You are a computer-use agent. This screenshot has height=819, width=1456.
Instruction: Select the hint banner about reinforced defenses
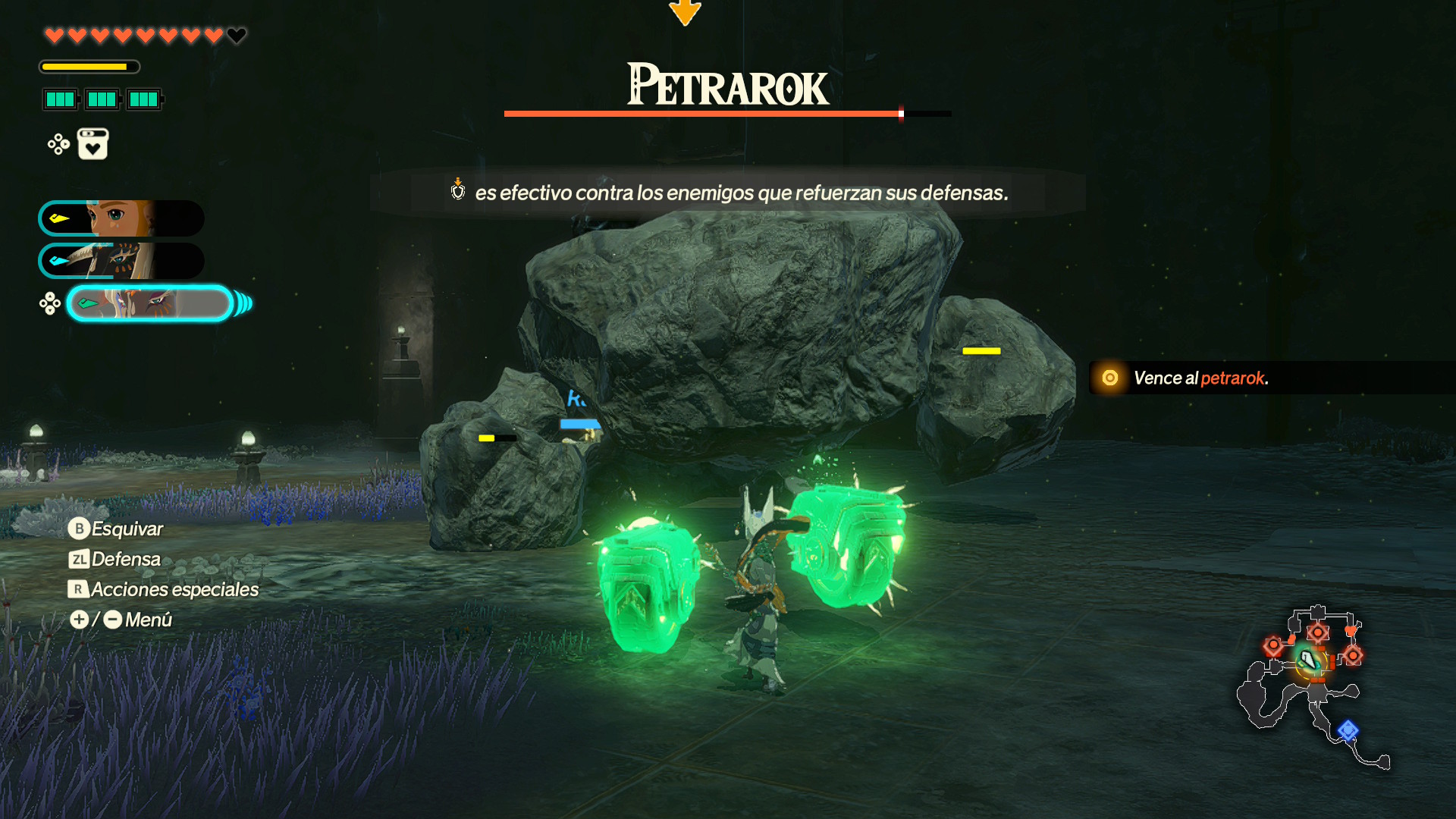(x=727, y=193)
